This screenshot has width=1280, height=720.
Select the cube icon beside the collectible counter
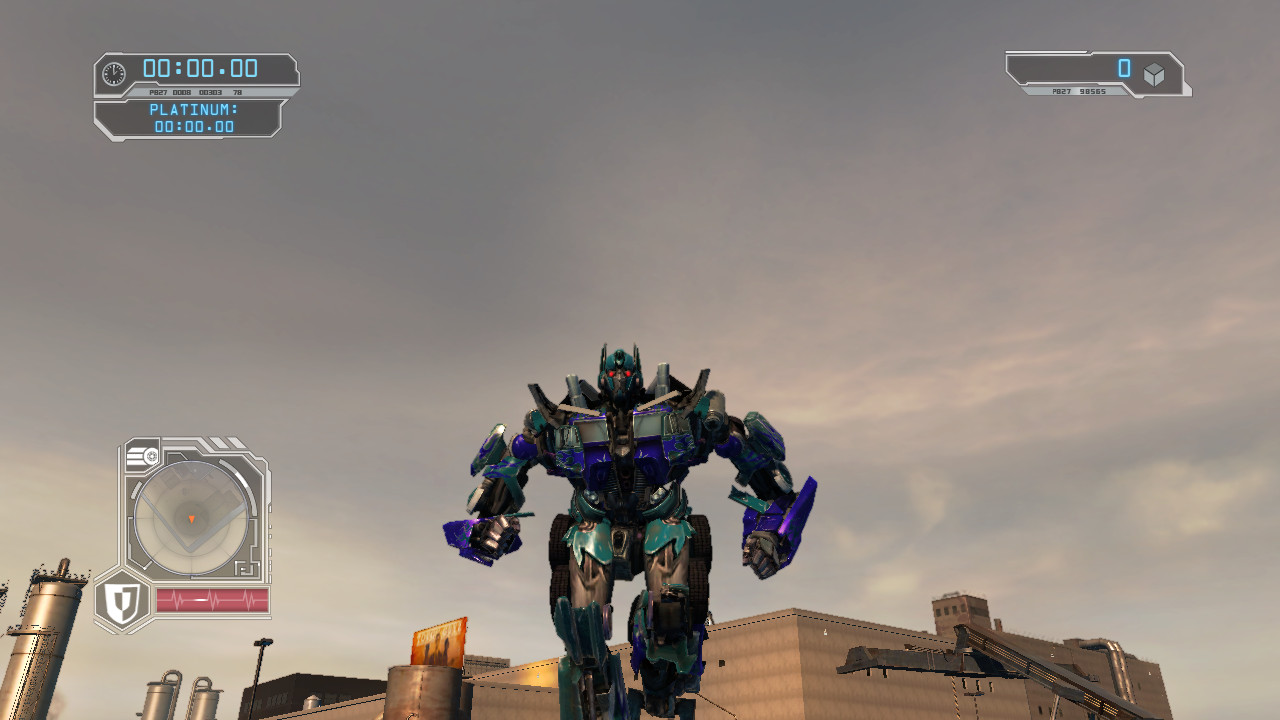(x=1156, y=72)
